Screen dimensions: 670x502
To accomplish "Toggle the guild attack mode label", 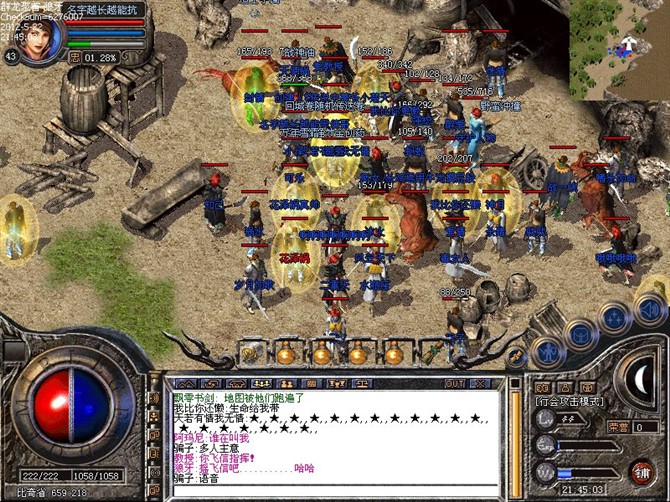I will (x=568, y=401).
